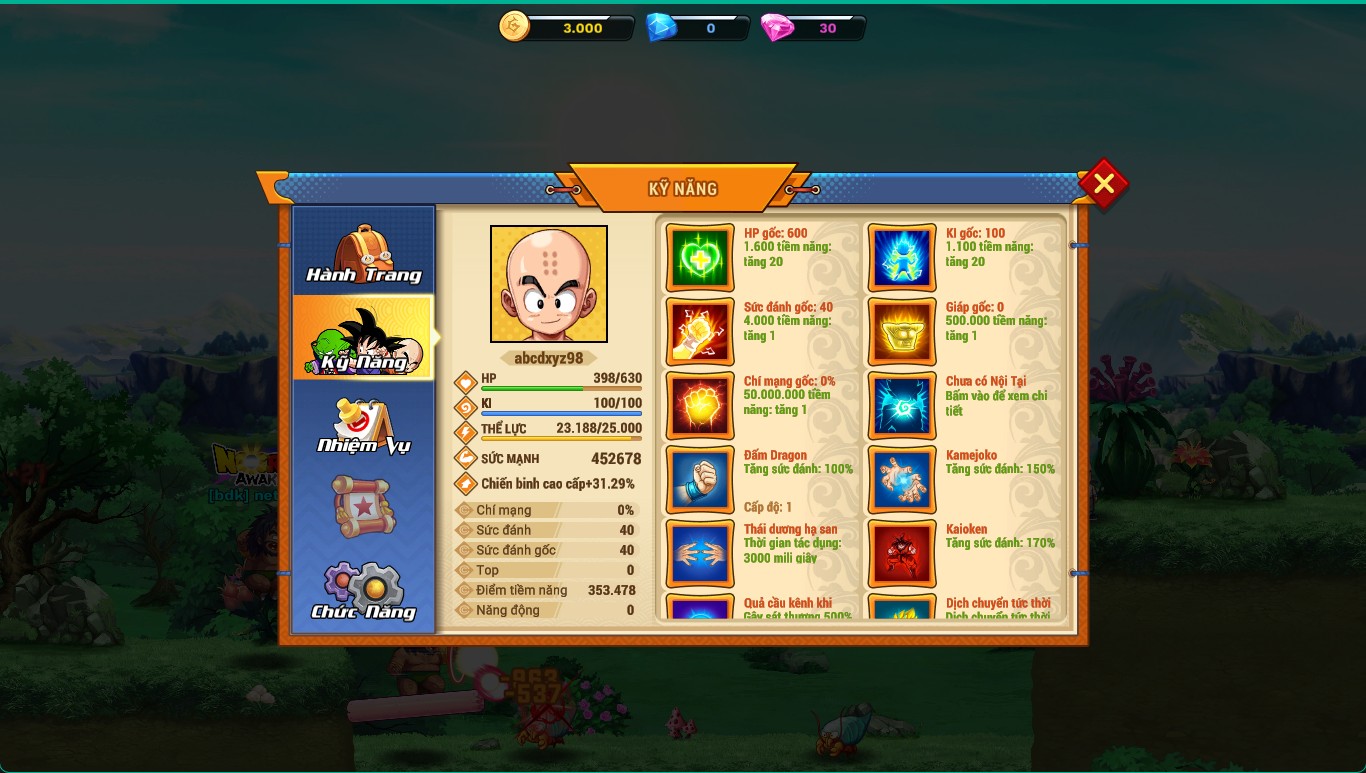Select the Thái dương hạ san skill

click(x=700, y=554)
